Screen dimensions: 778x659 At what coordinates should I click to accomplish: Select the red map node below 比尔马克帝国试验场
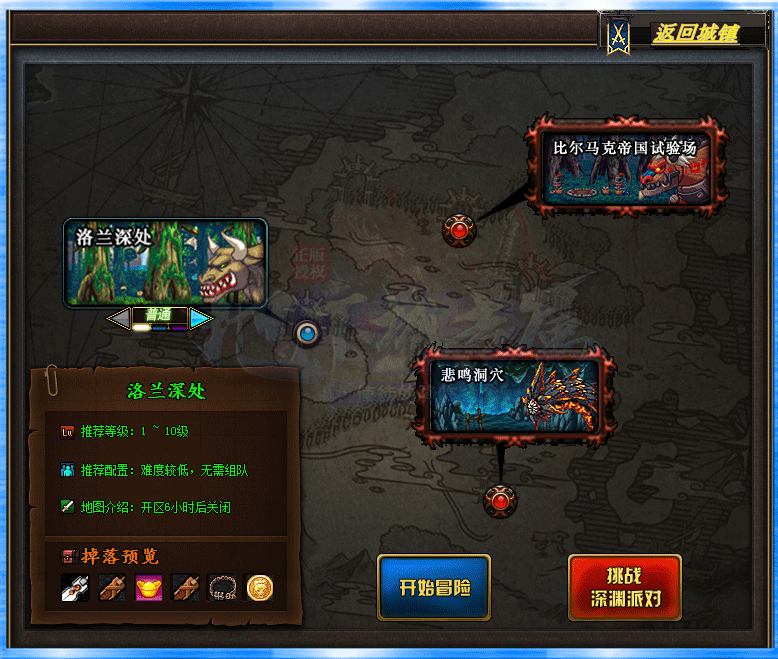pyautogui.click(x=459, y=230)
